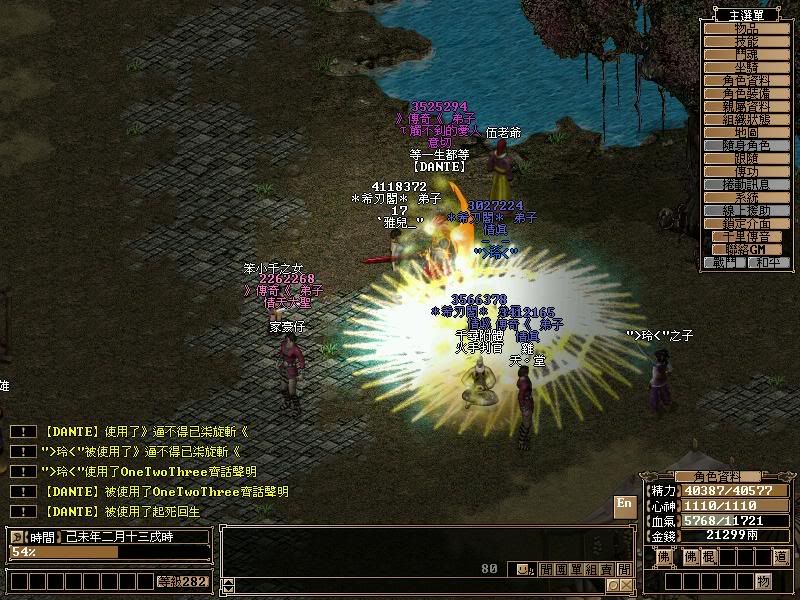Open 組織狀態 (Organization status)
This screenshot has height=600, width=800.
point(745,119)
